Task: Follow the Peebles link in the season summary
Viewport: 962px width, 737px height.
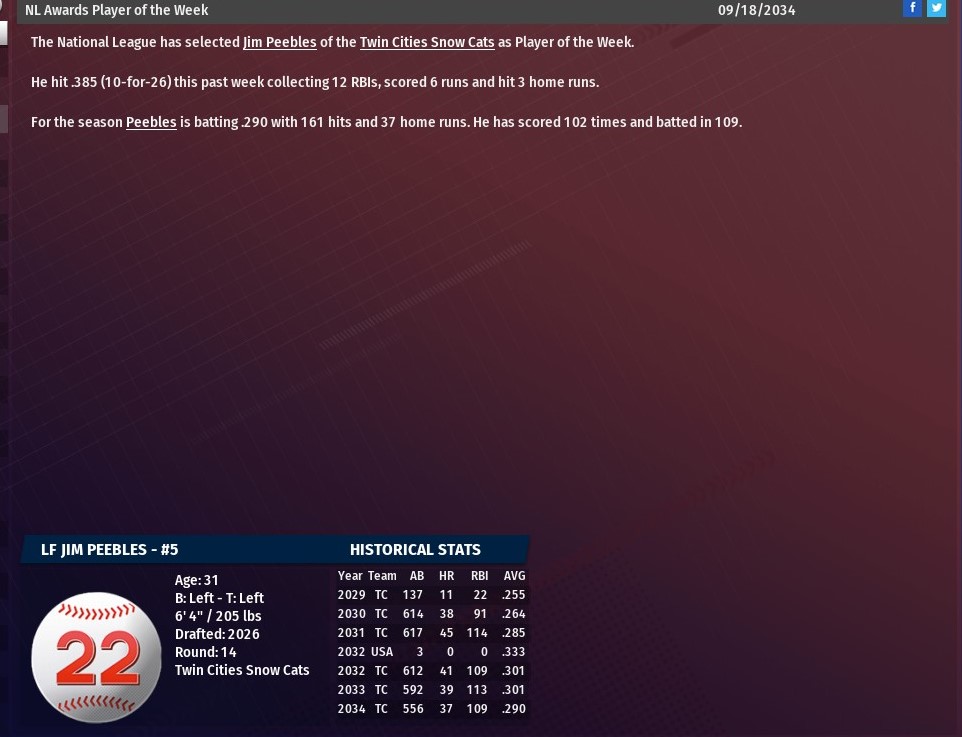Action: pyautogui.click(x=151, y=122)
